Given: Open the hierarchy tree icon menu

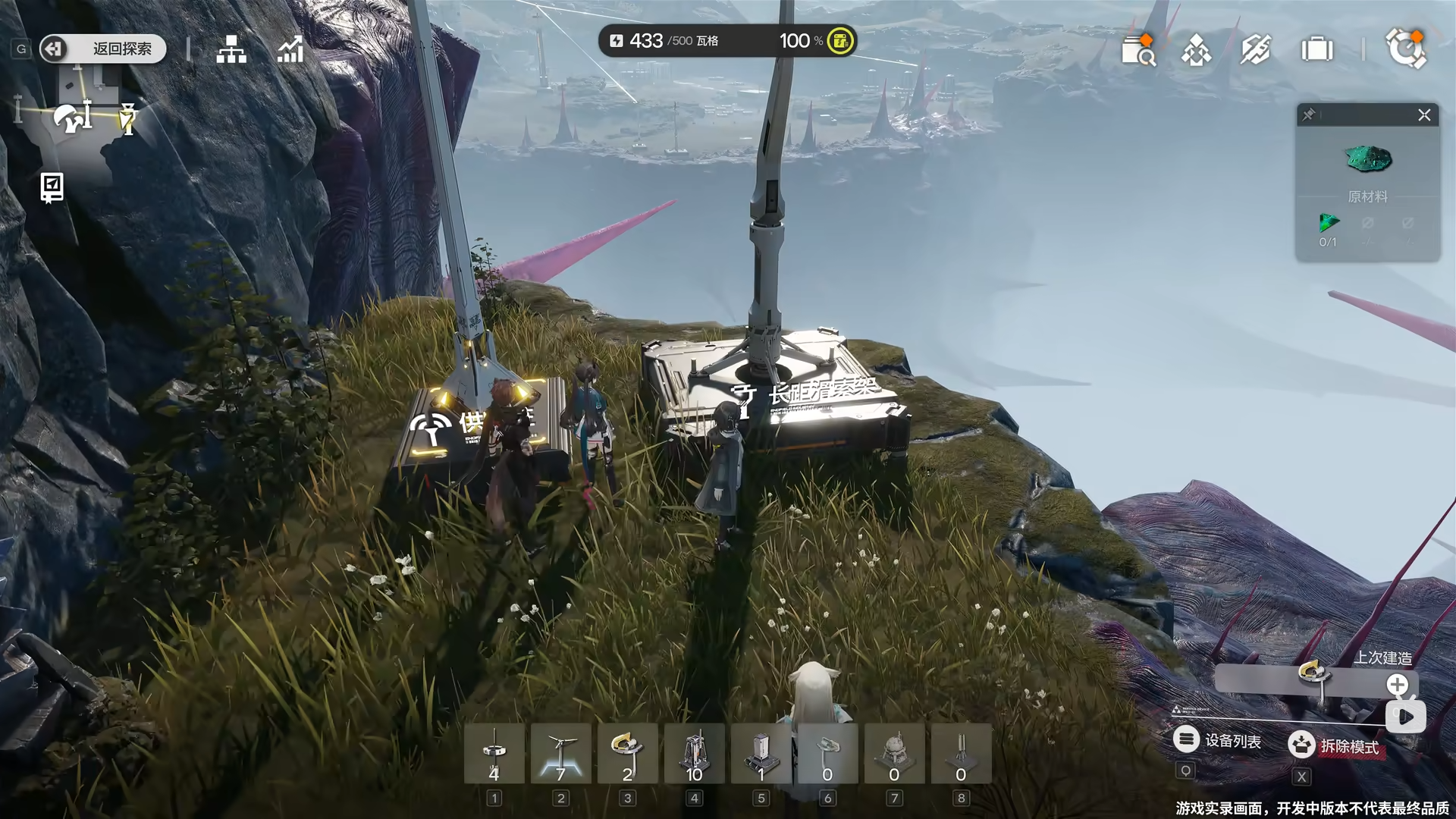Looking at the screenshot, I should [x=231, y=49].
